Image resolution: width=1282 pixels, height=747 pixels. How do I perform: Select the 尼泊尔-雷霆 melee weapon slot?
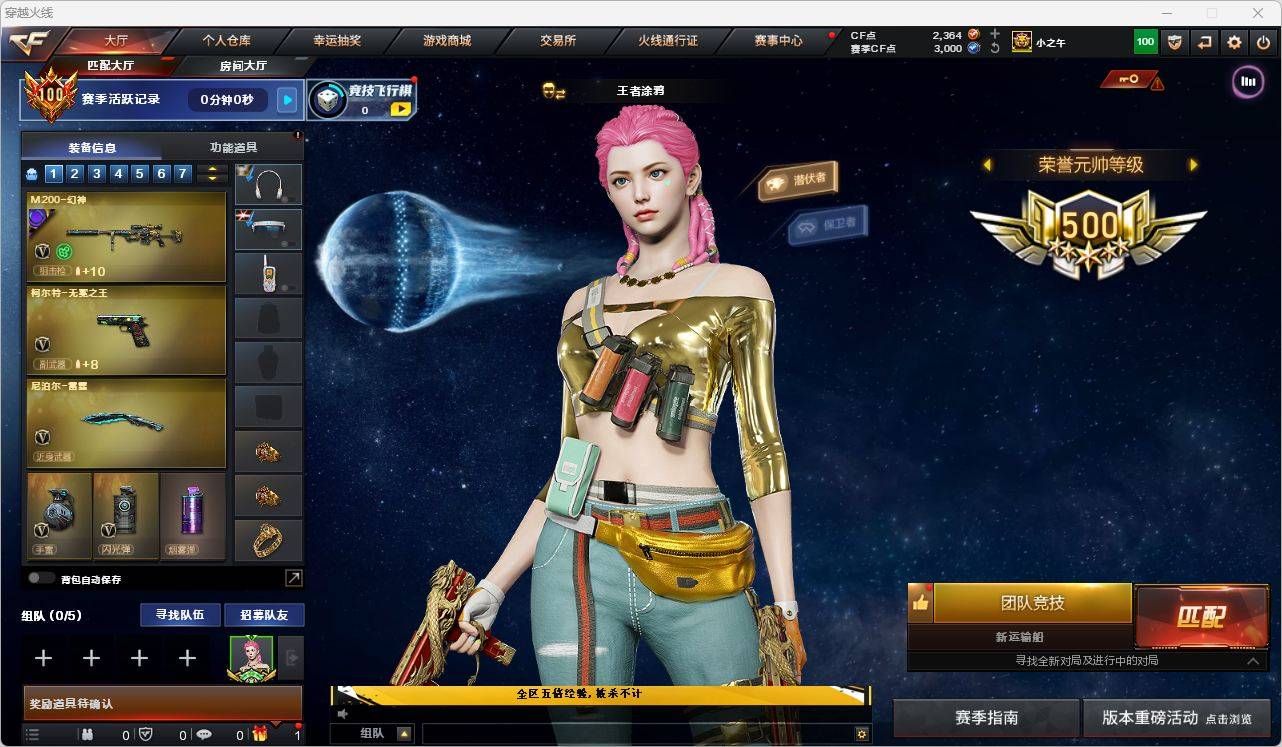pos(126,422)
